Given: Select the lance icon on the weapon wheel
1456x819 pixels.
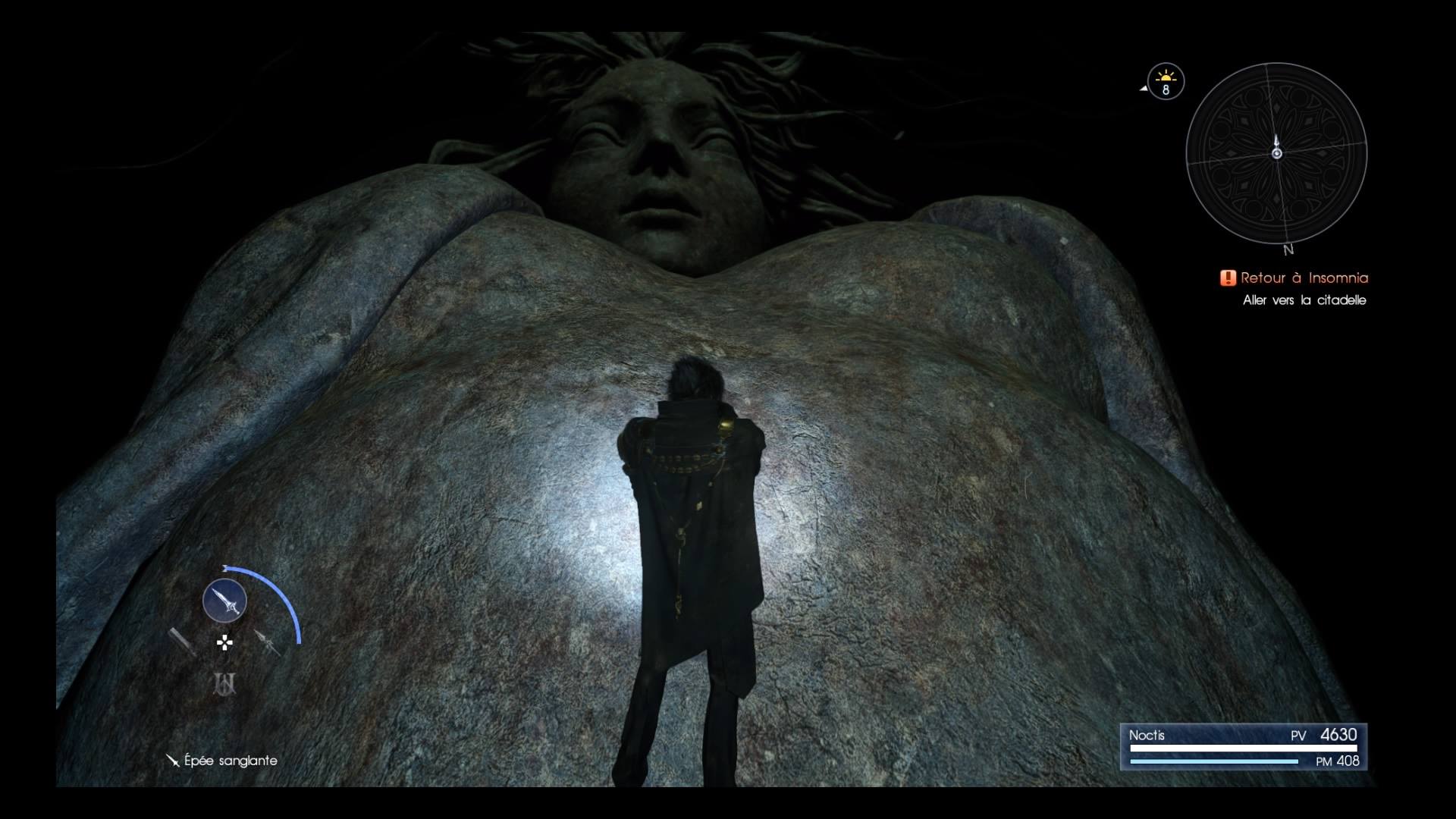Looking at the screenshot, I should 265,642.
